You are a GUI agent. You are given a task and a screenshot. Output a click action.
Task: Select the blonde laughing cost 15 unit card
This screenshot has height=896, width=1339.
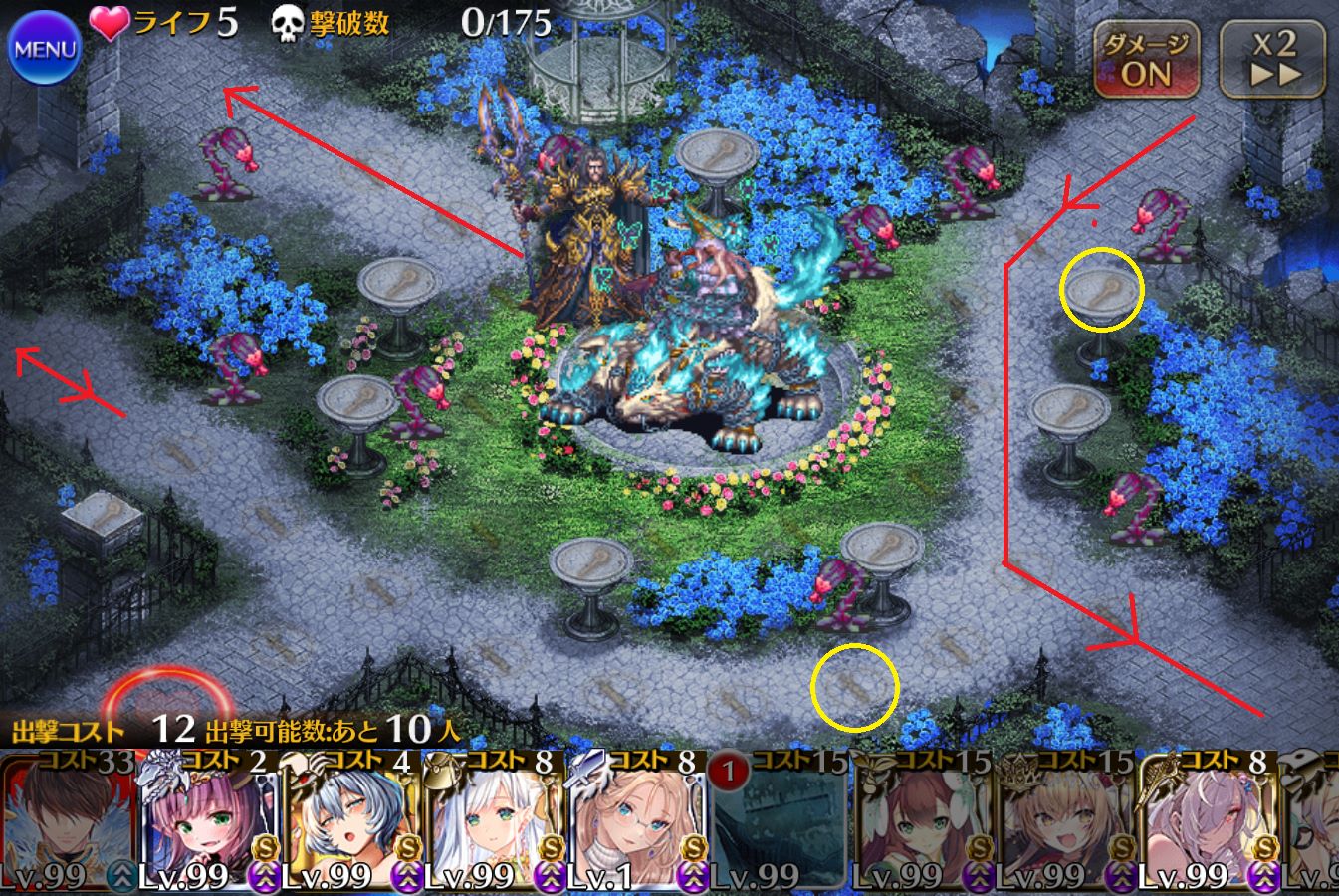[1063, 821]
